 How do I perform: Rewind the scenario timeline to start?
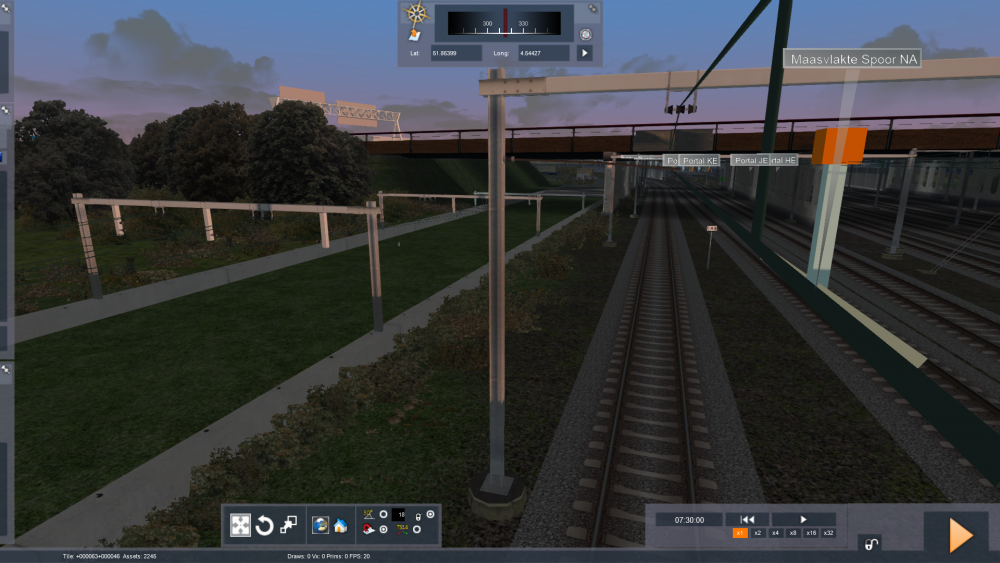(x=747, y=519)
